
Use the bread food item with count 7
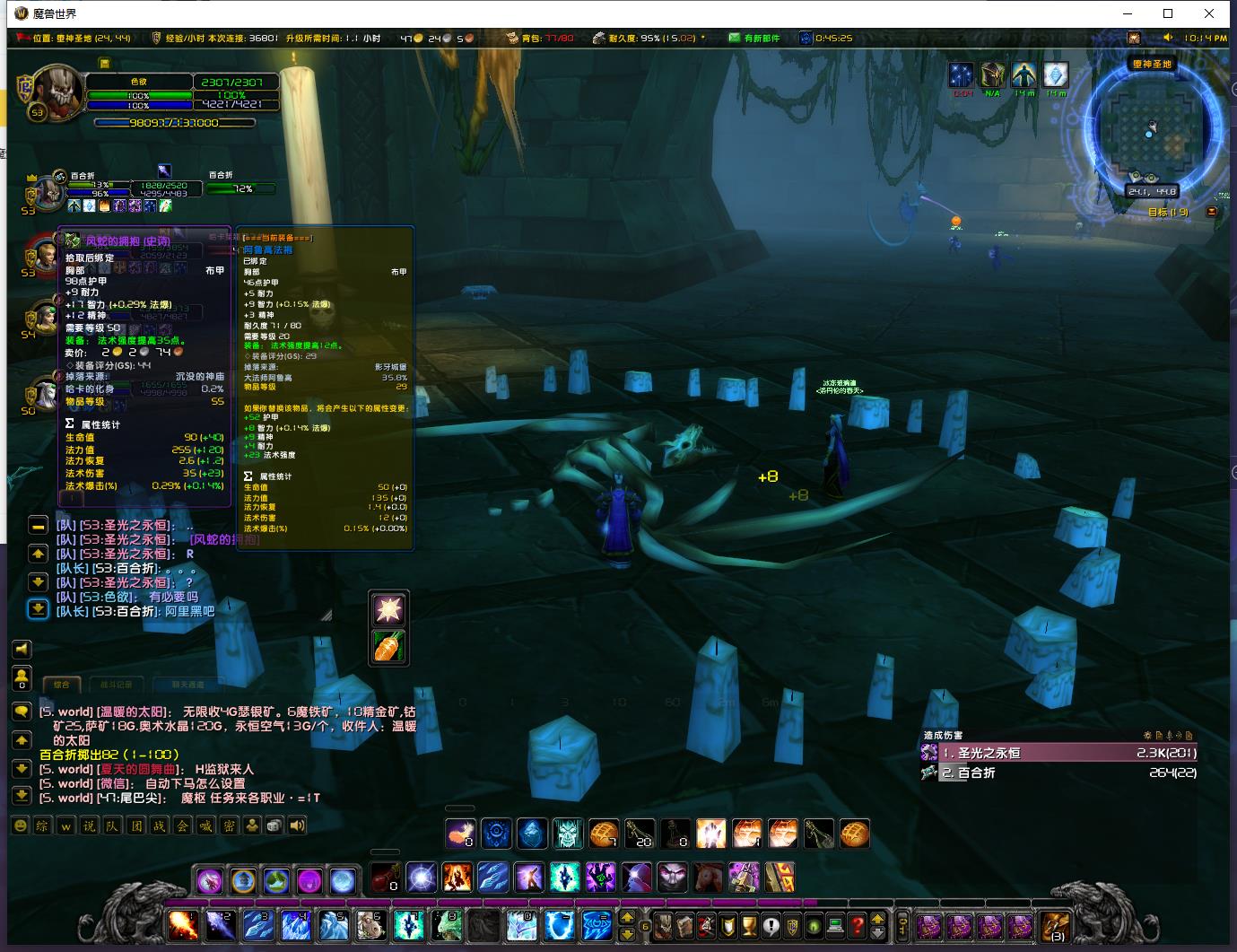pyautogui.click(x=603, y=834)
